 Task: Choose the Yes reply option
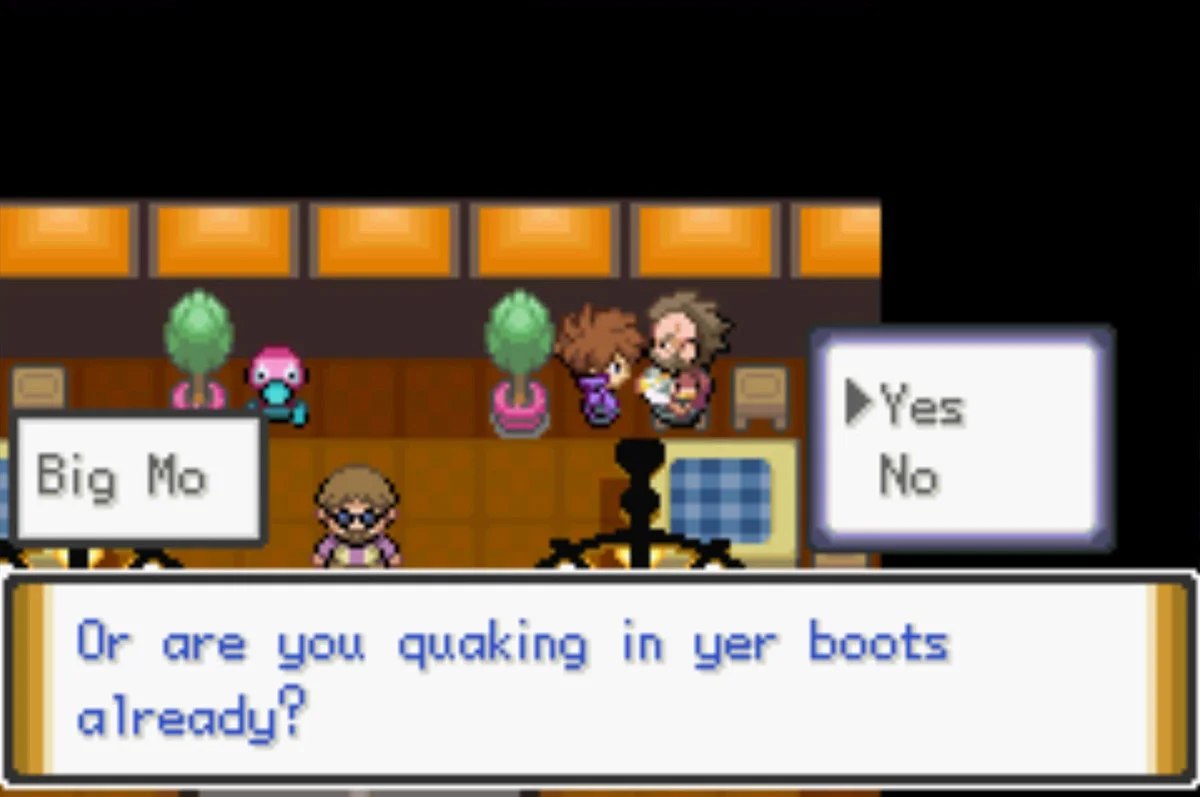coord(921,406)
